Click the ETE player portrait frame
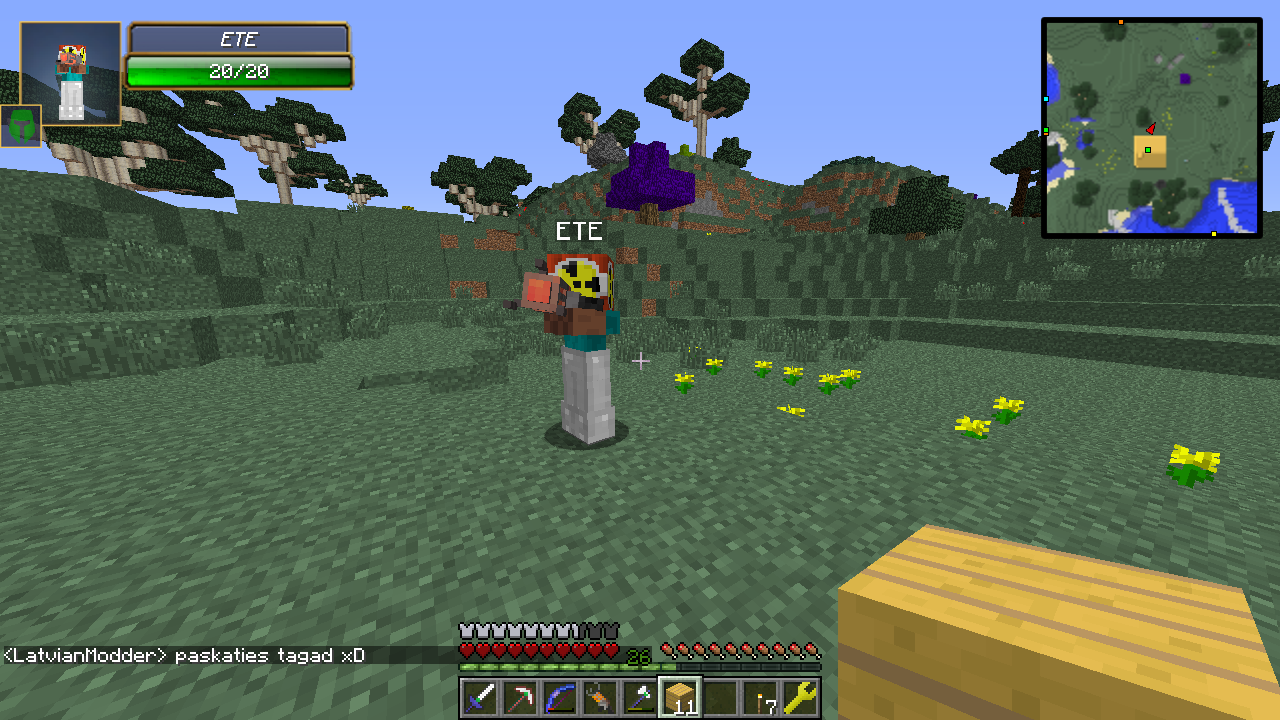The image size is (1280, 720). [x=70, y=73]
